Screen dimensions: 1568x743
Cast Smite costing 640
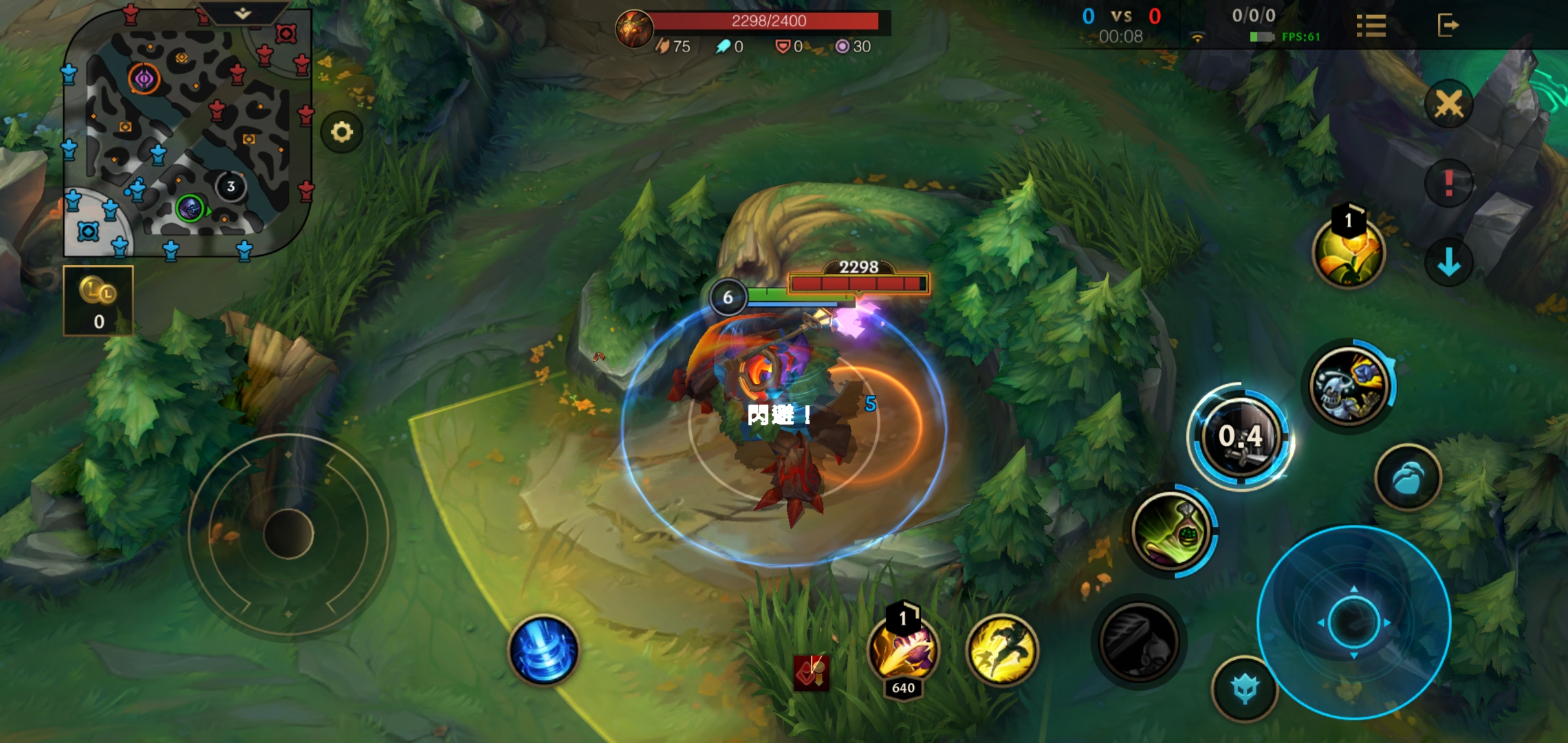(903, 650)
